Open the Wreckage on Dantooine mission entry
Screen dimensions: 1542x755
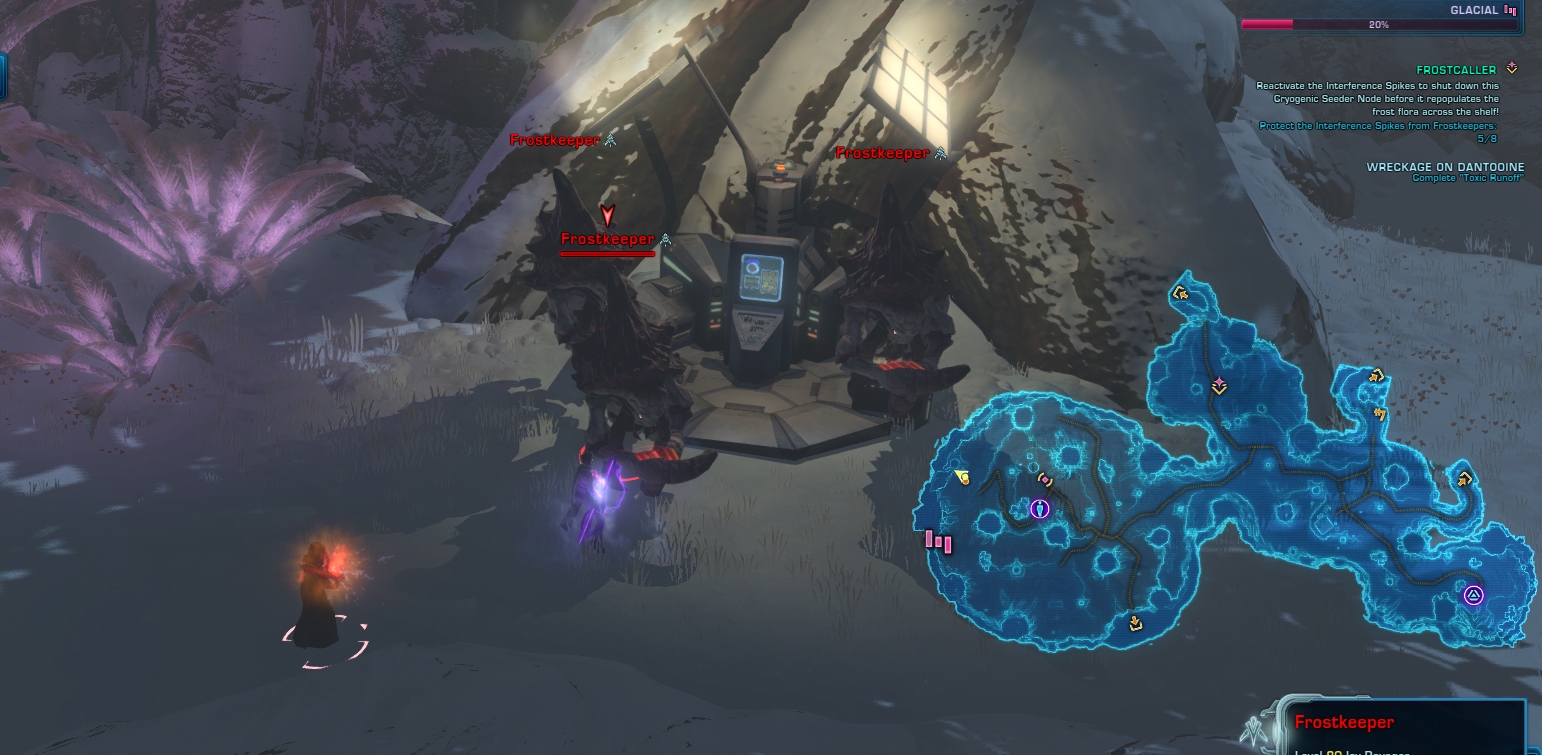point(1445,167)
